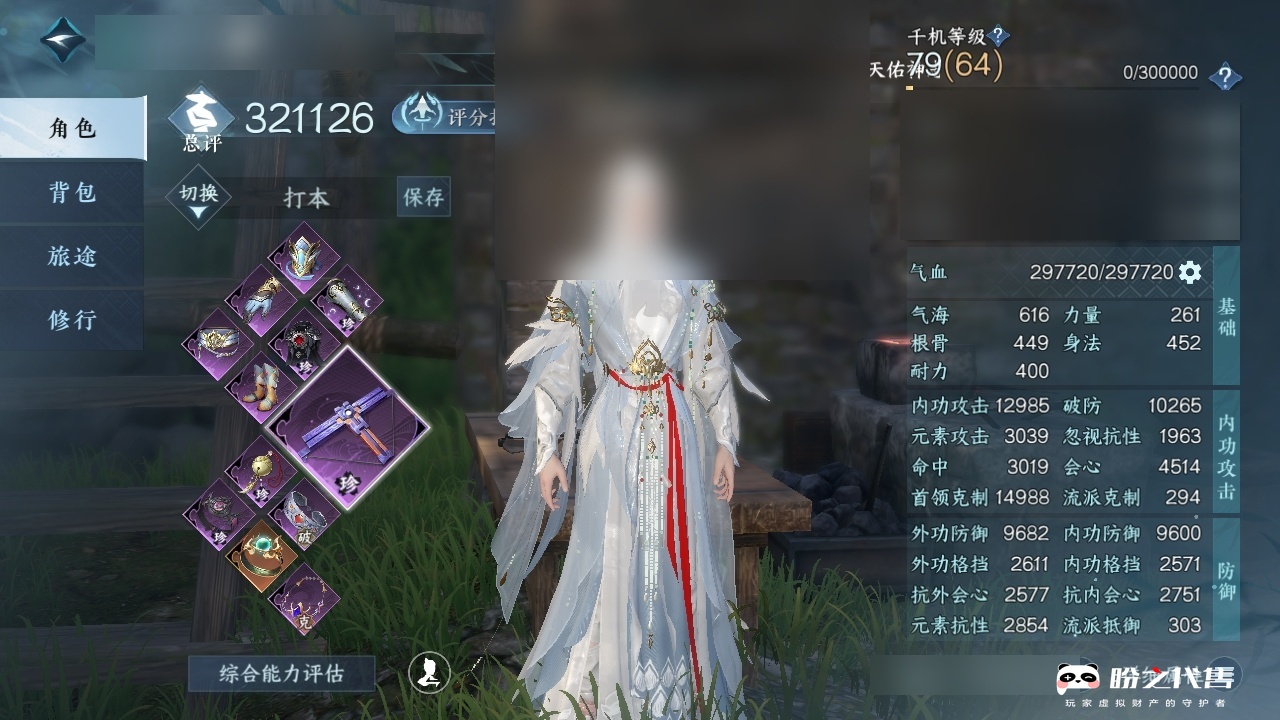The width and height of the screenshot is (1280, 720).
Task: Show help for 千机等级
Action: (998, 37)
